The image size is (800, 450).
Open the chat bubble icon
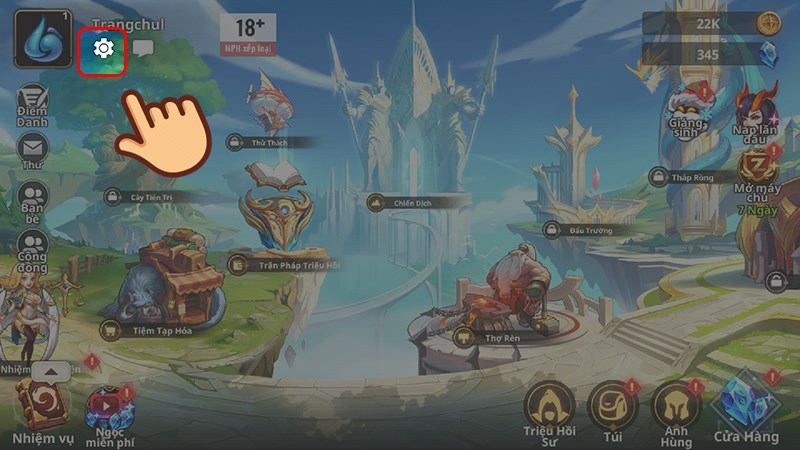[x=143, y=48]
